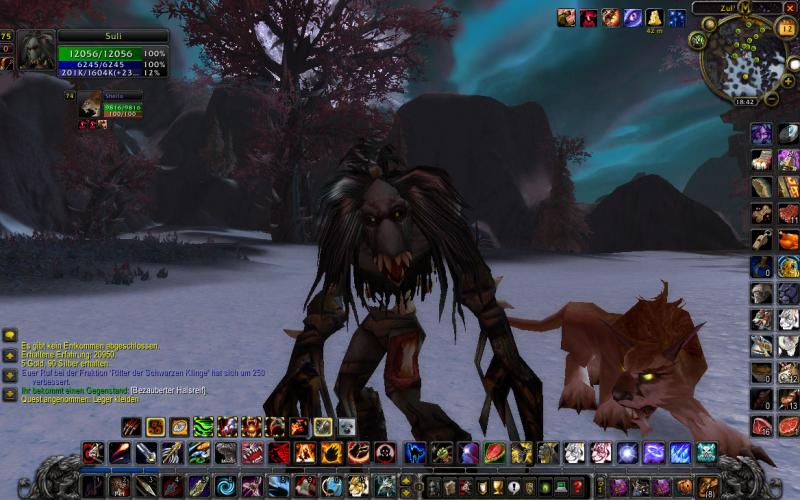Zoom out the minimap with minus button
Screen dimensions: 800x500
772,98
